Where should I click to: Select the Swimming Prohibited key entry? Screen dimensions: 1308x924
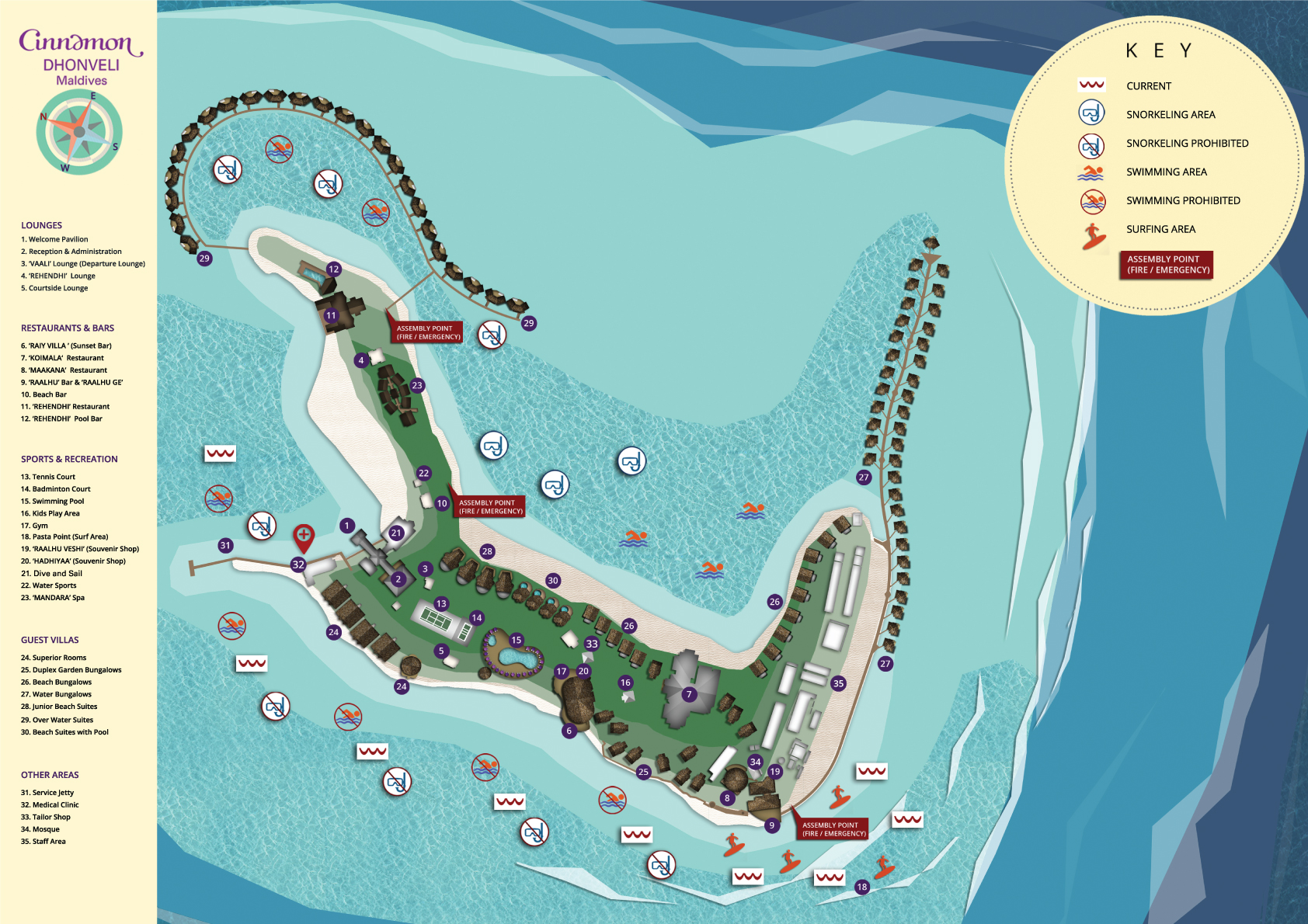(x=1183, y=200)
